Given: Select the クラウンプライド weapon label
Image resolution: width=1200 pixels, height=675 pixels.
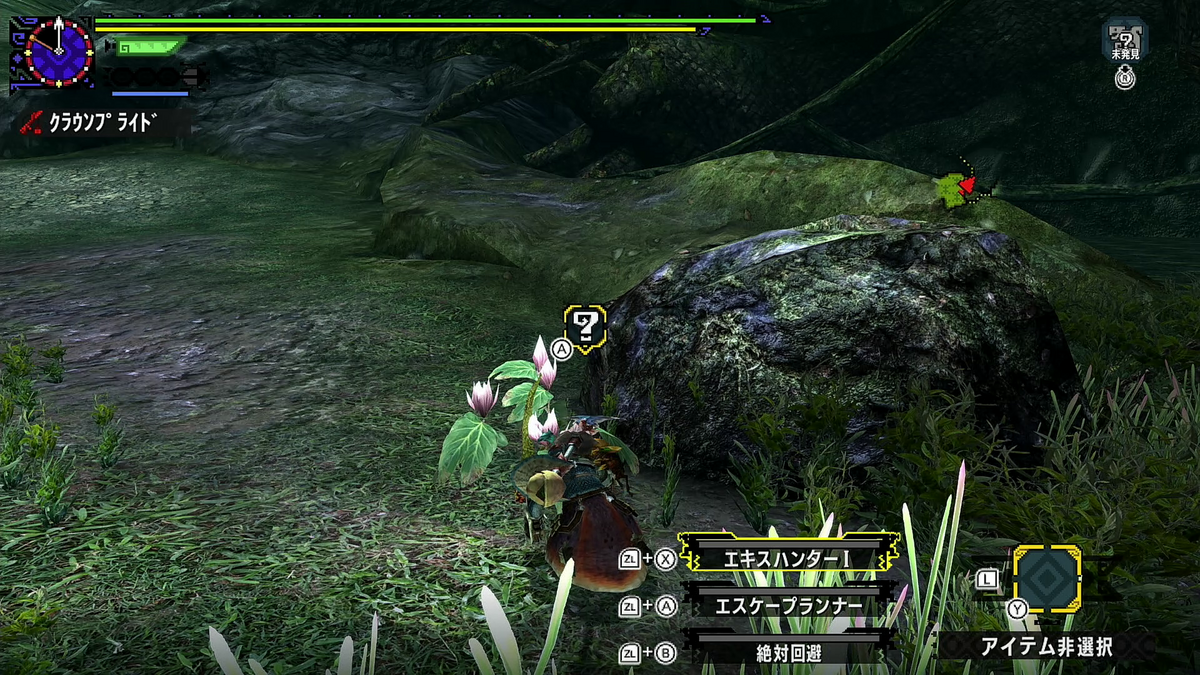Looking at the screenshot, I should tap(104, 122).
